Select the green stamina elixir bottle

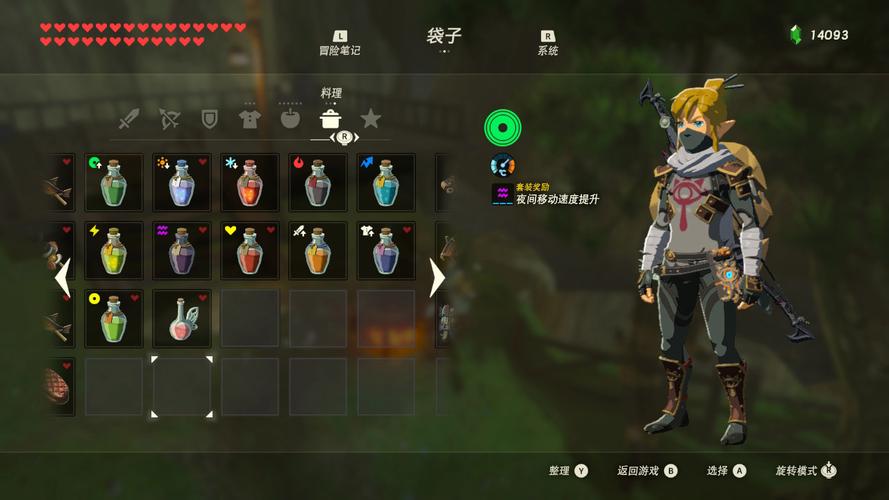[x=114, y=182]
